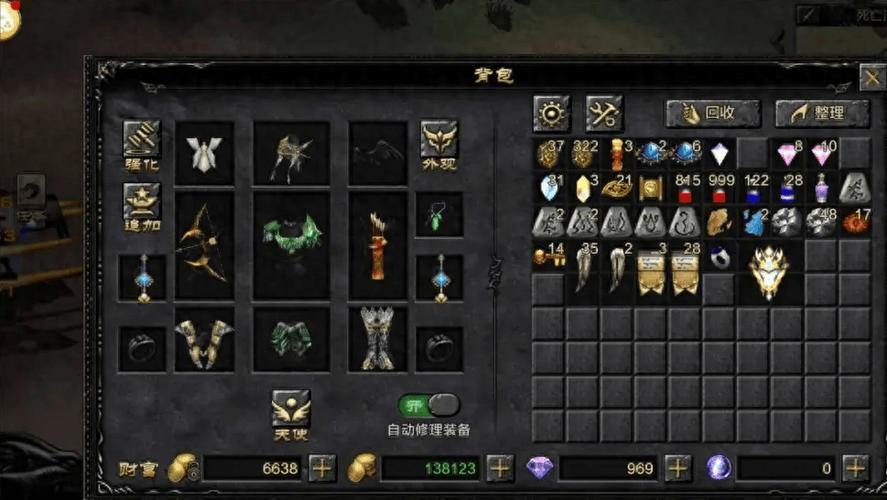Open the 追加 upgrade menu
The image size is (887, 500).
point(141,207)
